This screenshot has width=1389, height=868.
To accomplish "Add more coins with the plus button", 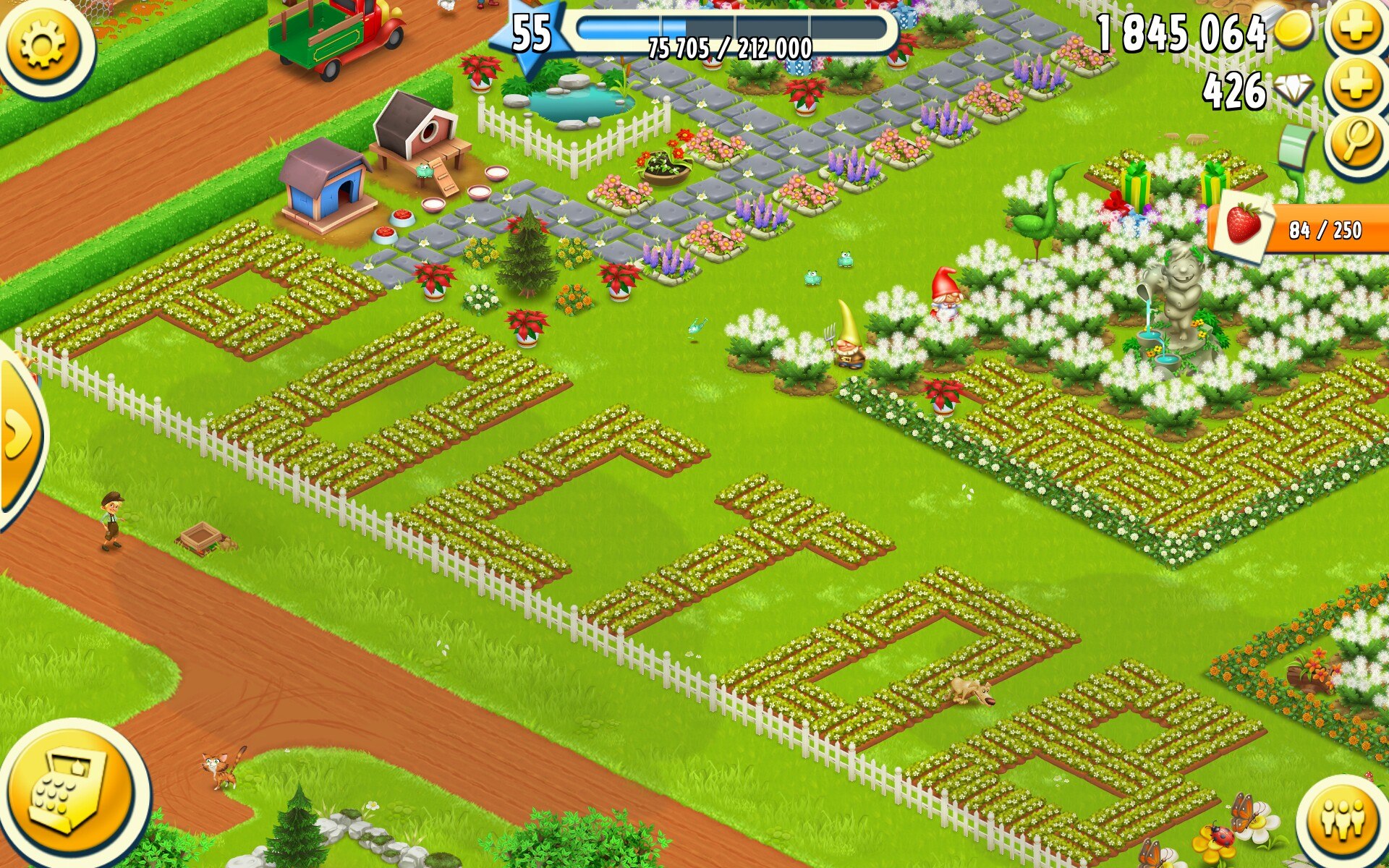I will pos(1356,29).
